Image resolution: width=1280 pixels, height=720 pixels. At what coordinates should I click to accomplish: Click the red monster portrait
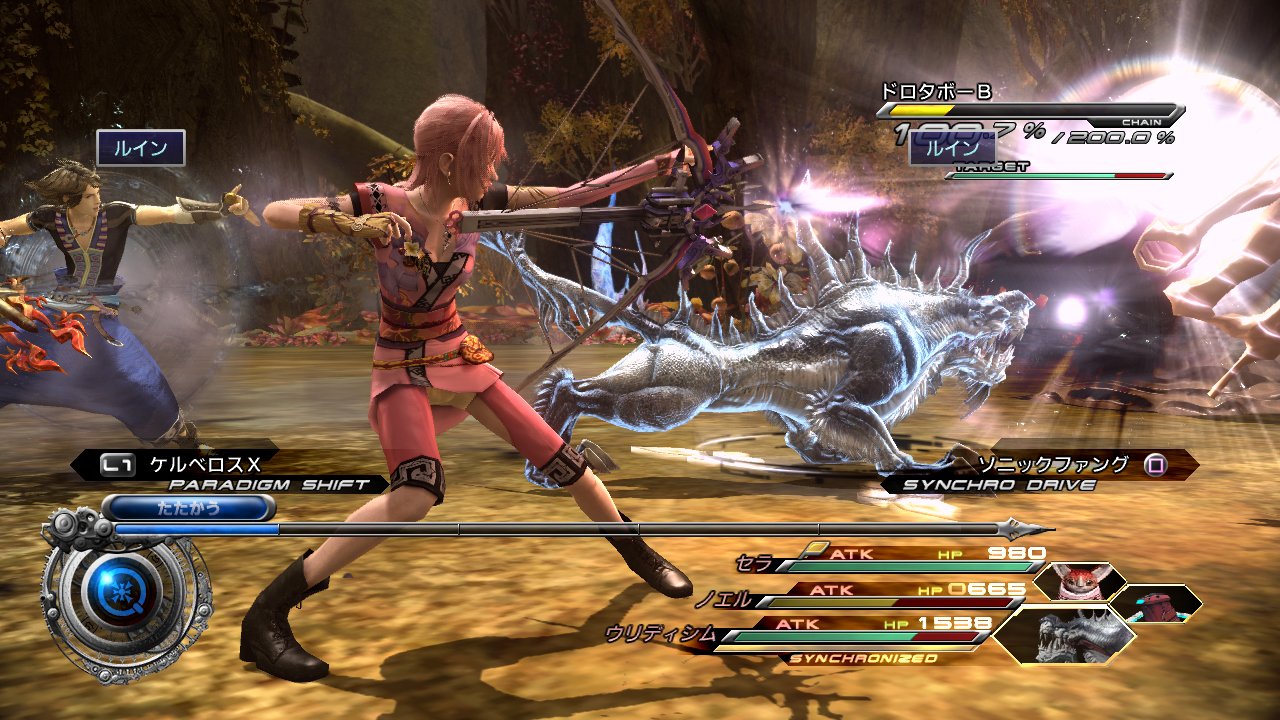point(1078,581)
